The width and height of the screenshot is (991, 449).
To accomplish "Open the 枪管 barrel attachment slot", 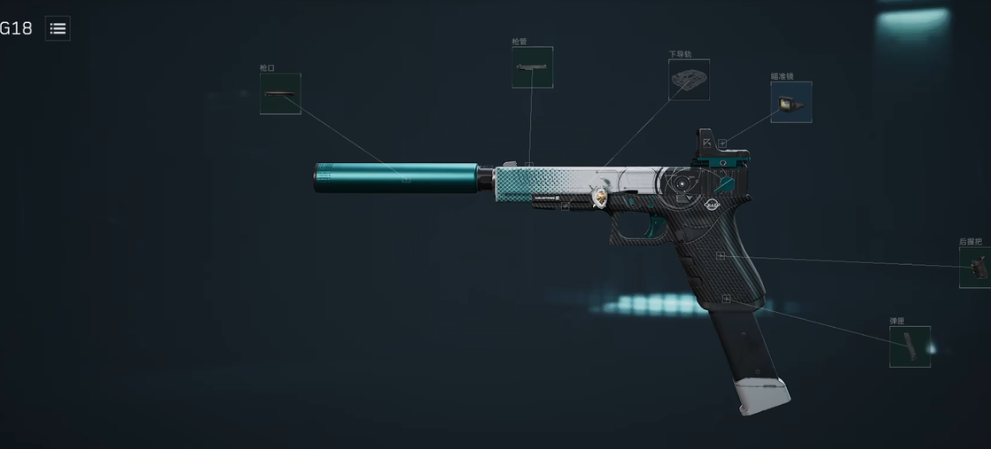I will [532, 67].
